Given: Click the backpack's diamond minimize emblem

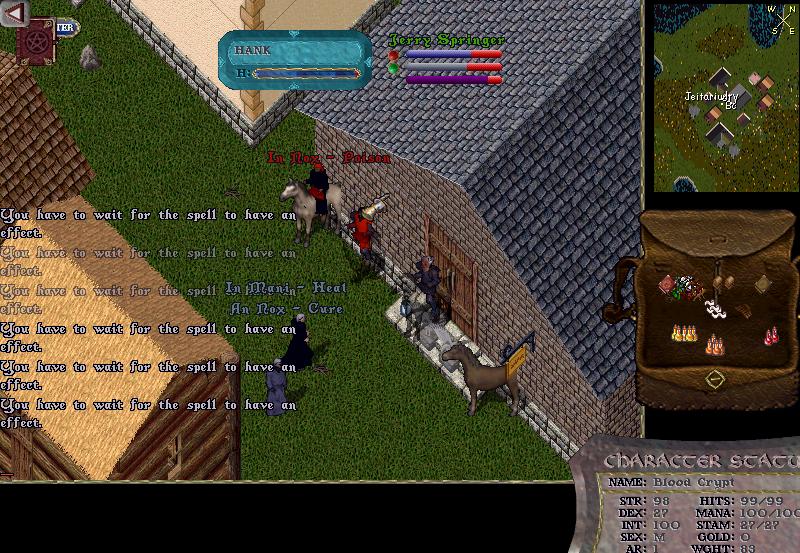Looking at the screenshot, I should point(714,379).
